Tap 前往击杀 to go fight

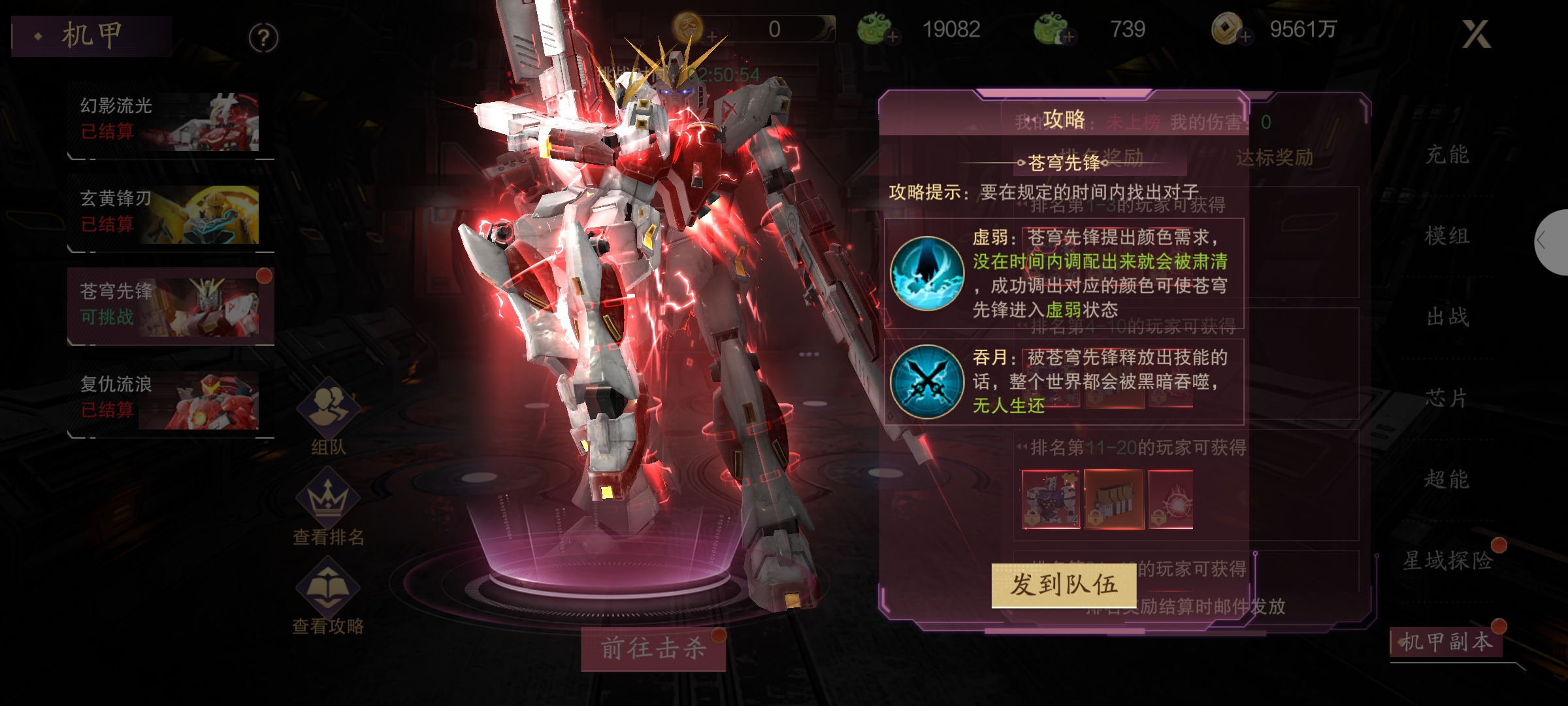click(x=653, y=648)
